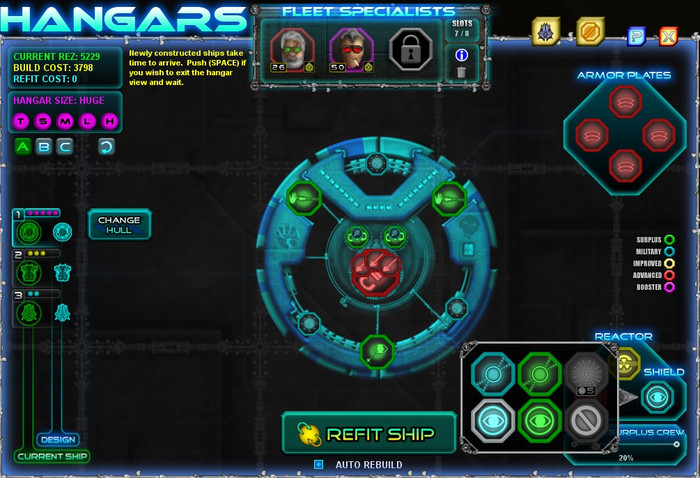Switch to design slot C
Viewport: 700px width, 478px height.
[64, 147]
